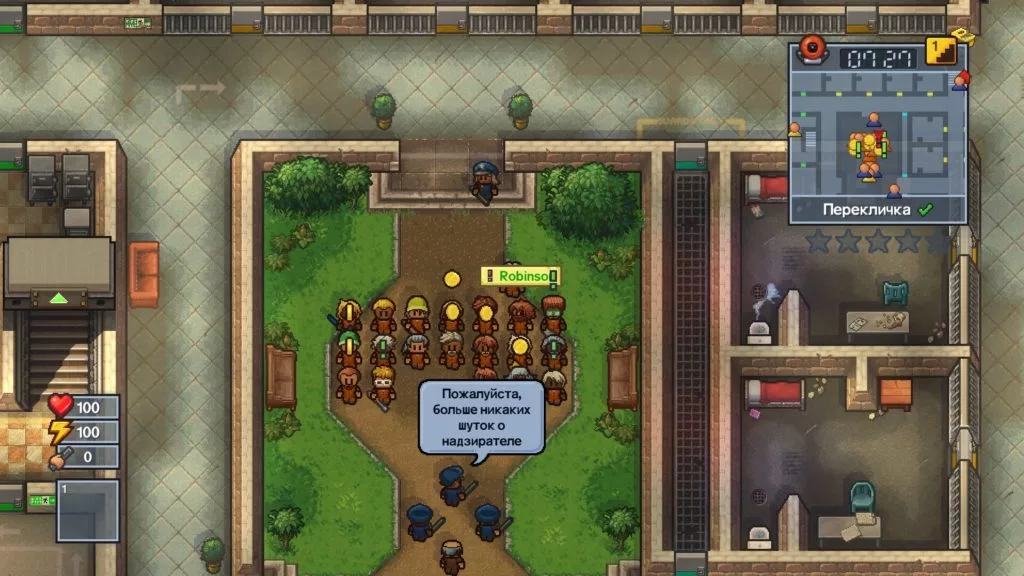Select inventory slot number 1
Screen dimensions: 1024x576
click(87, 509)
